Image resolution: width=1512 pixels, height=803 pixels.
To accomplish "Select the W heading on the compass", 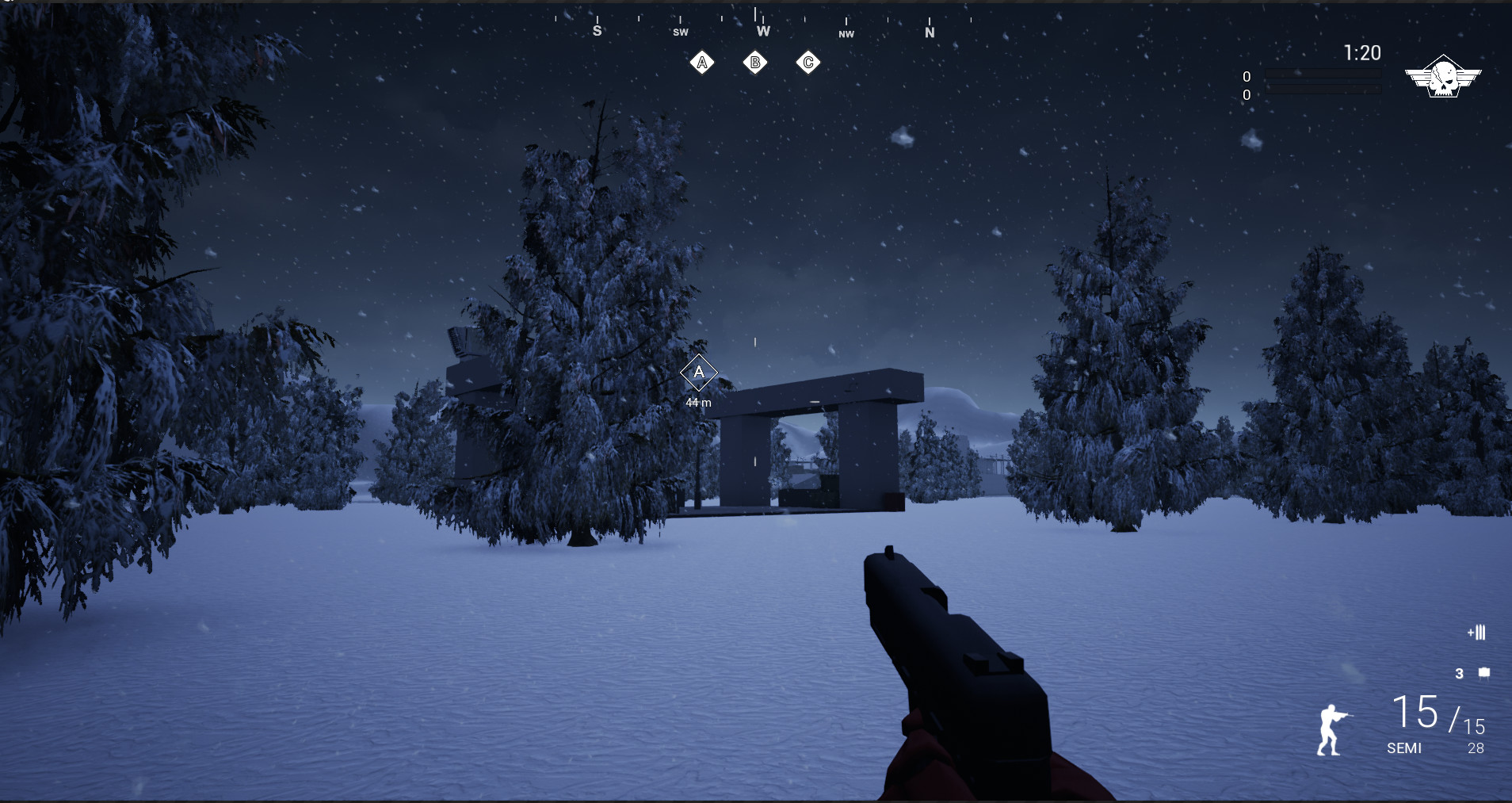I will coord(763,32).
